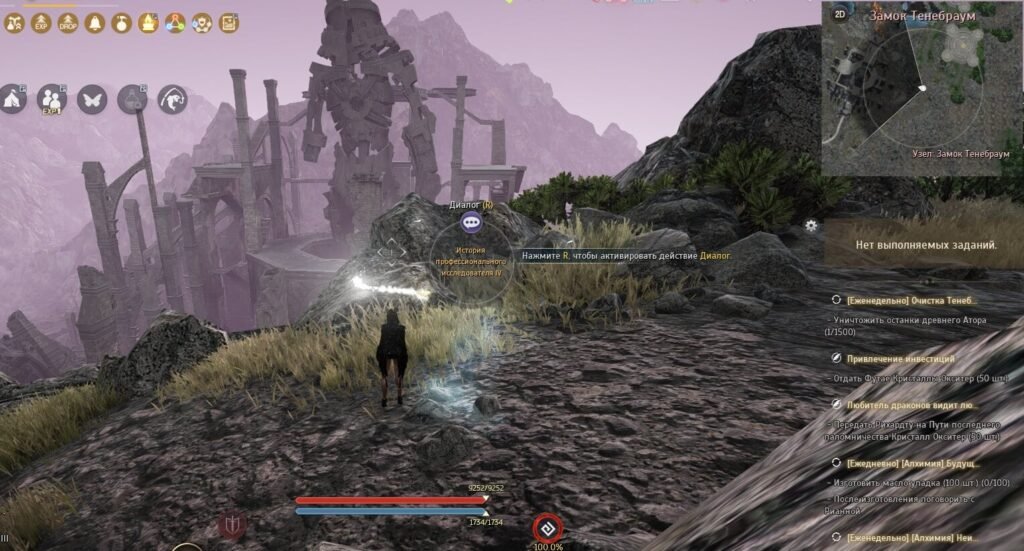Select the Очистка Тенеб... weekly quest
The image size is (1024, 551).
910,300
